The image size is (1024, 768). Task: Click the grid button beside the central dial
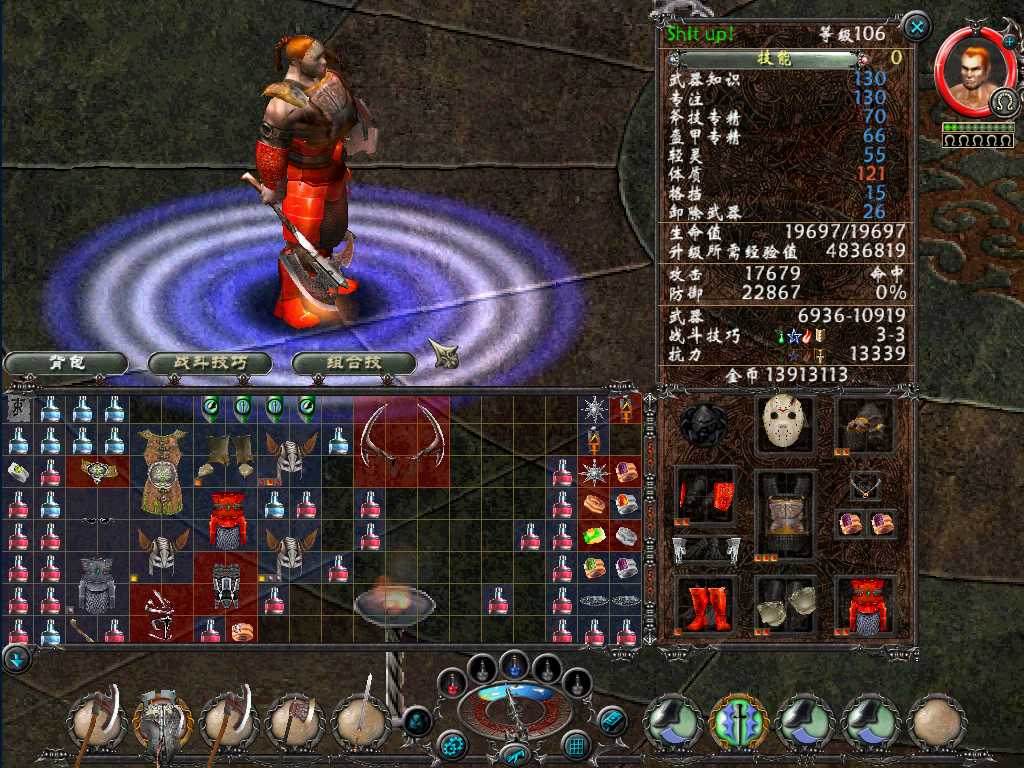pyautogui.click(x=577, y=745)
